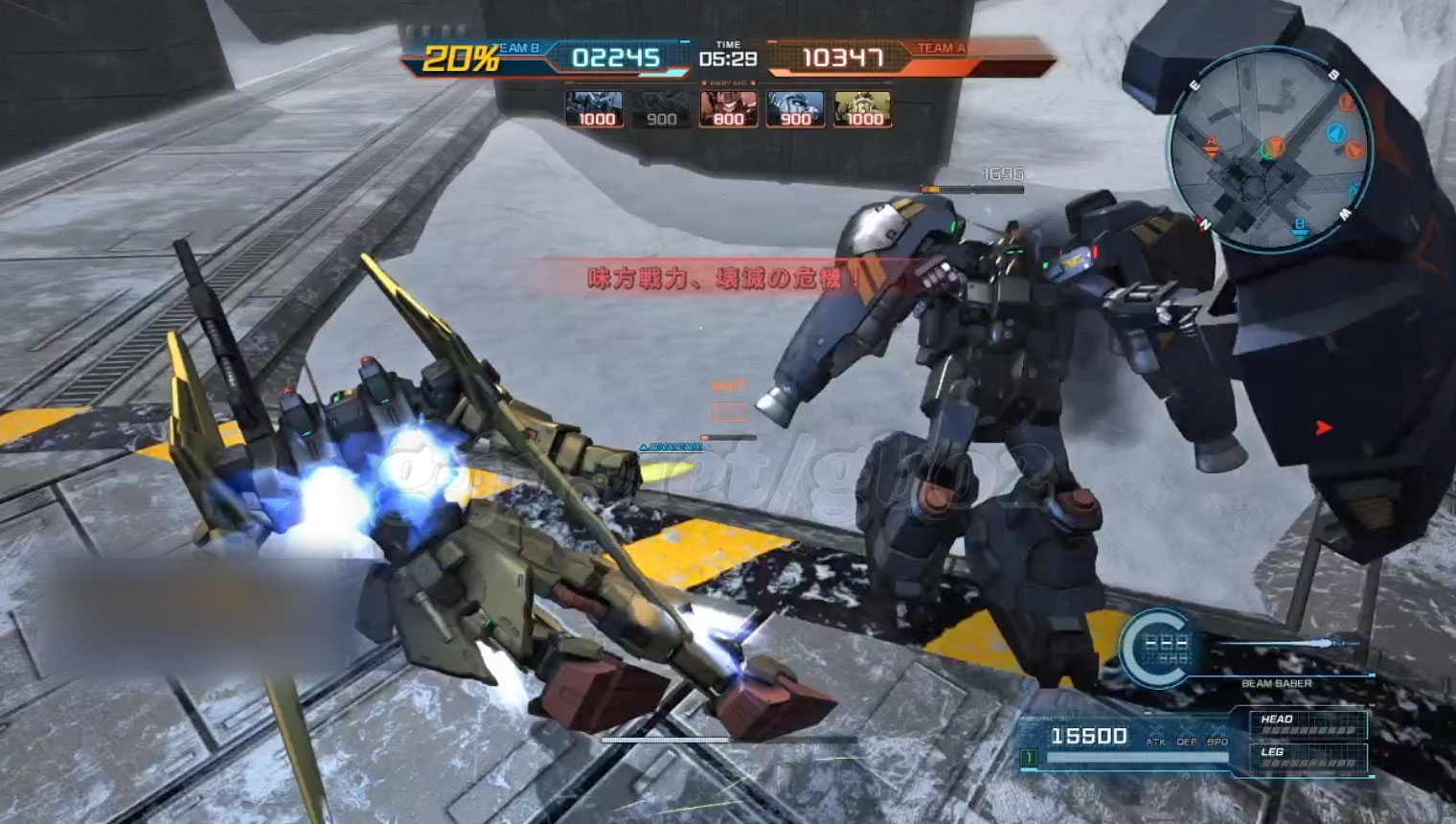The image size is (1456, 824).
Task: Select the blue-grey 1000-cost enemy portrait
Action: tap(595, 109)
